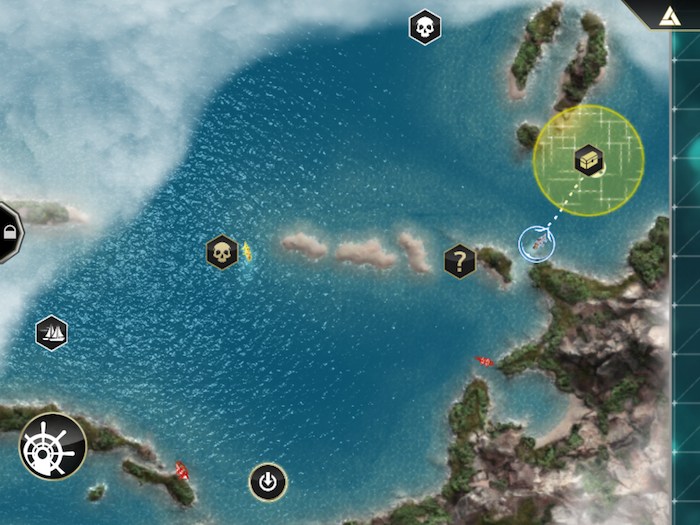
Task: Select the skull marker beside the yellow ship
Action: click(x=221, y=252)
